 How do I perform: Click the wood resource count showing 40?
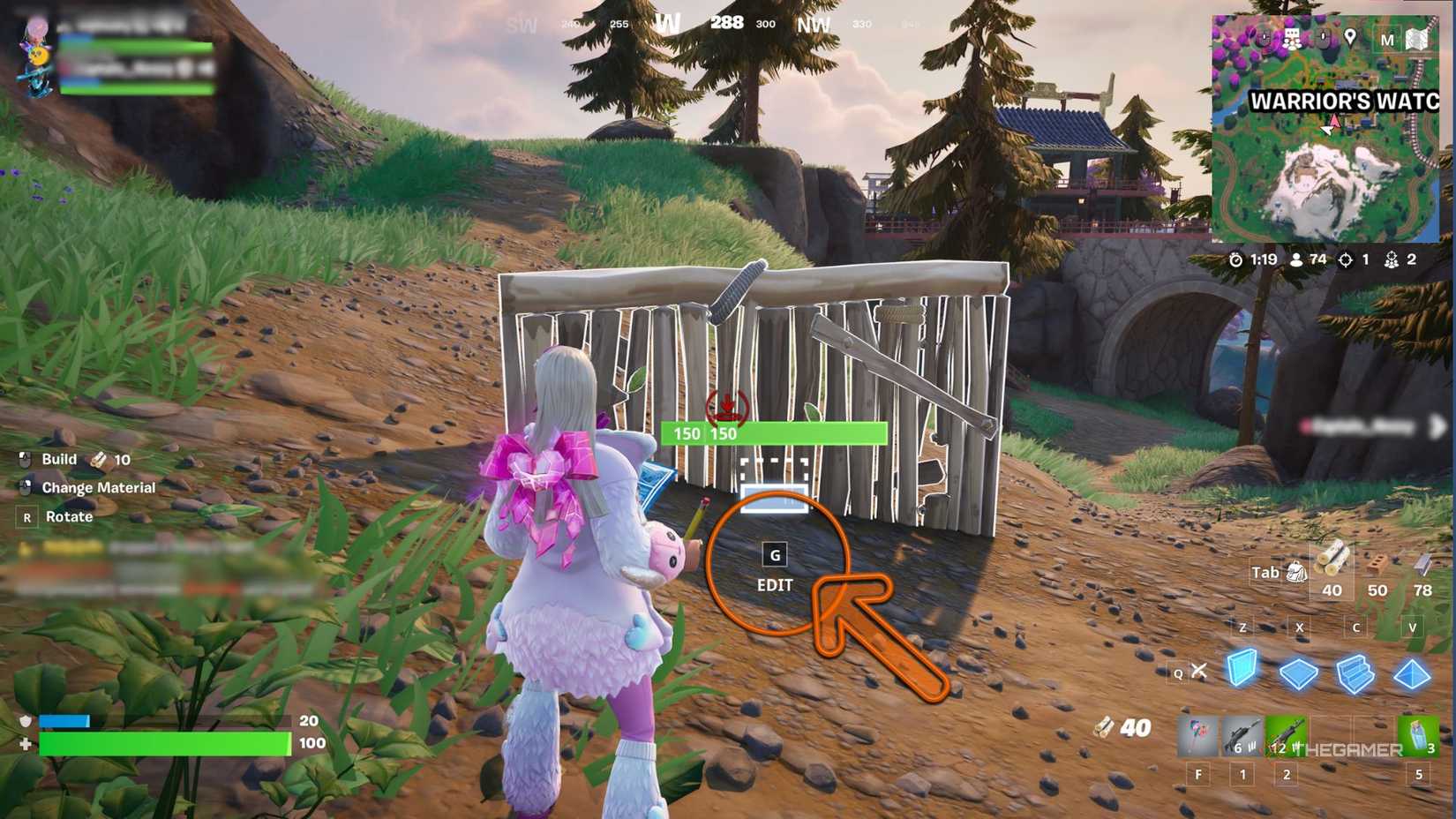coord(1332,589)
